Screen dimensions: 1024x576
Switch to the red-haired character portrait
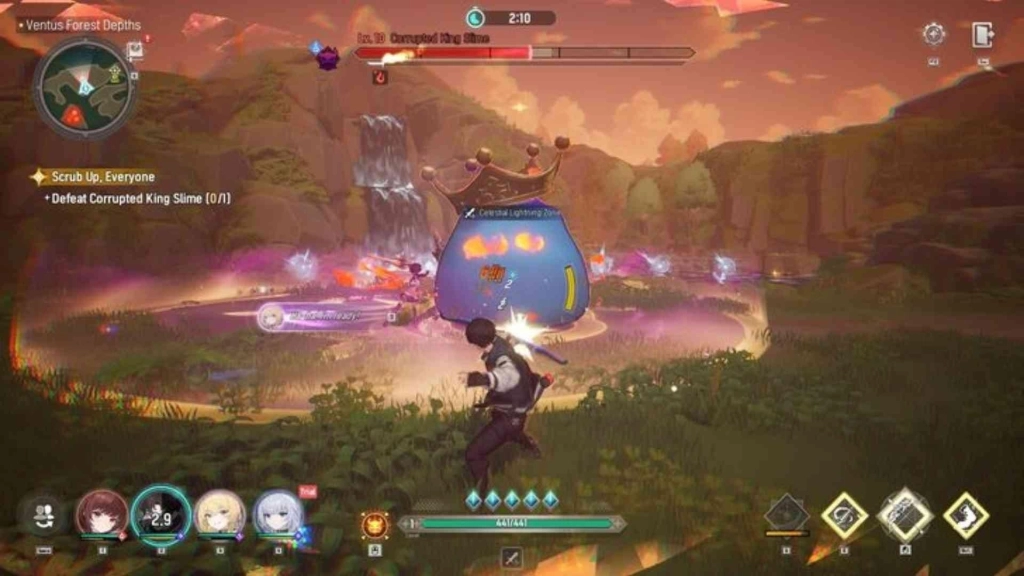[x=102, y=514]
